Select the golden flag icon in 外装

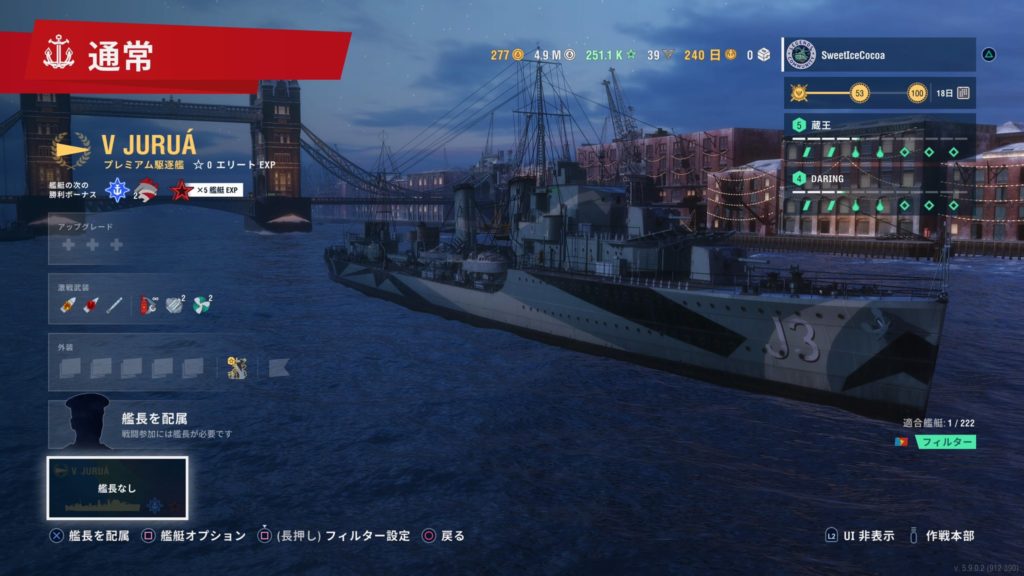pos(237,367)
